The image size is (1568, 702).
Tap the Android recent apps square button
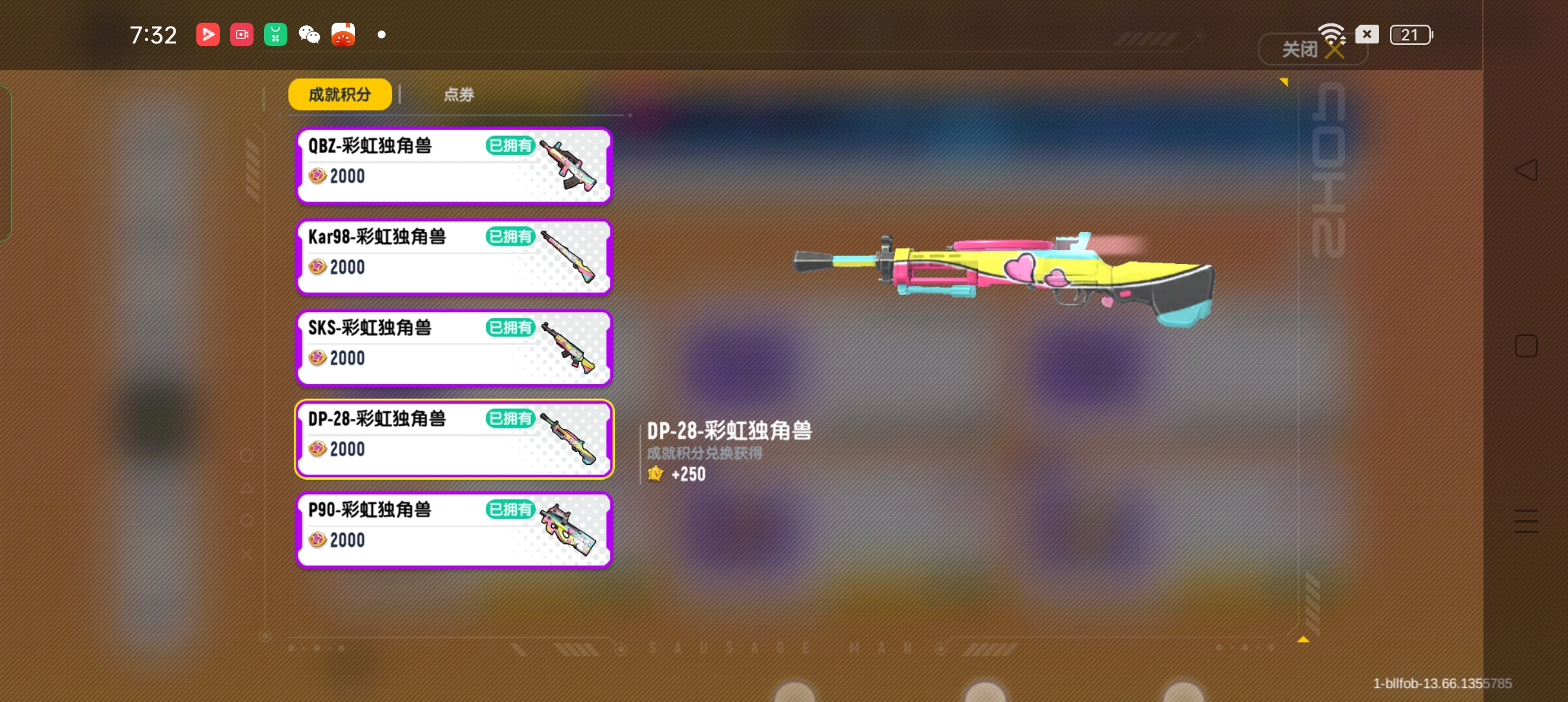pos(1528,346)
